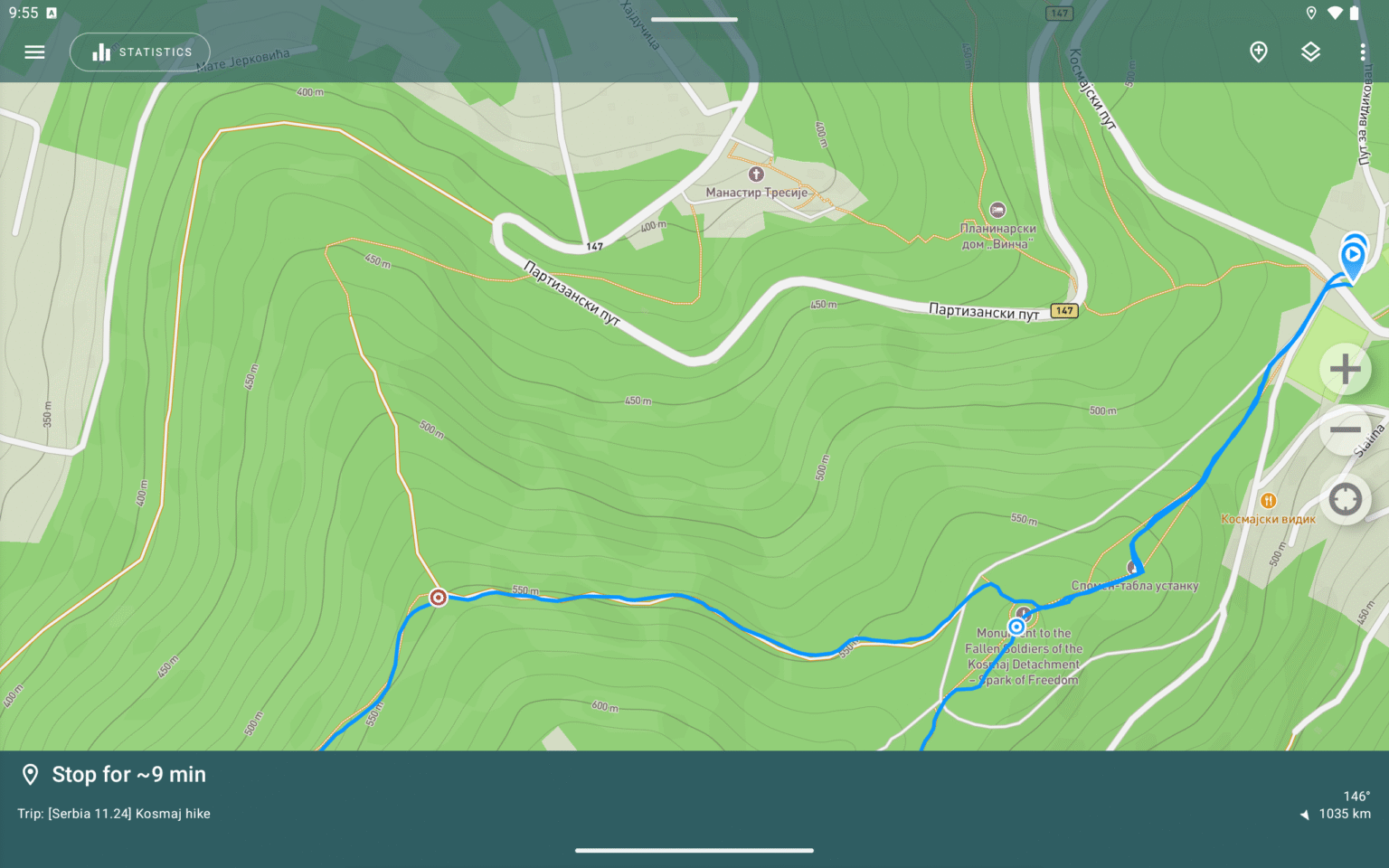Expand the bottom sheet using the drag handle
The image size is (1389, 868).
[694, 850]
